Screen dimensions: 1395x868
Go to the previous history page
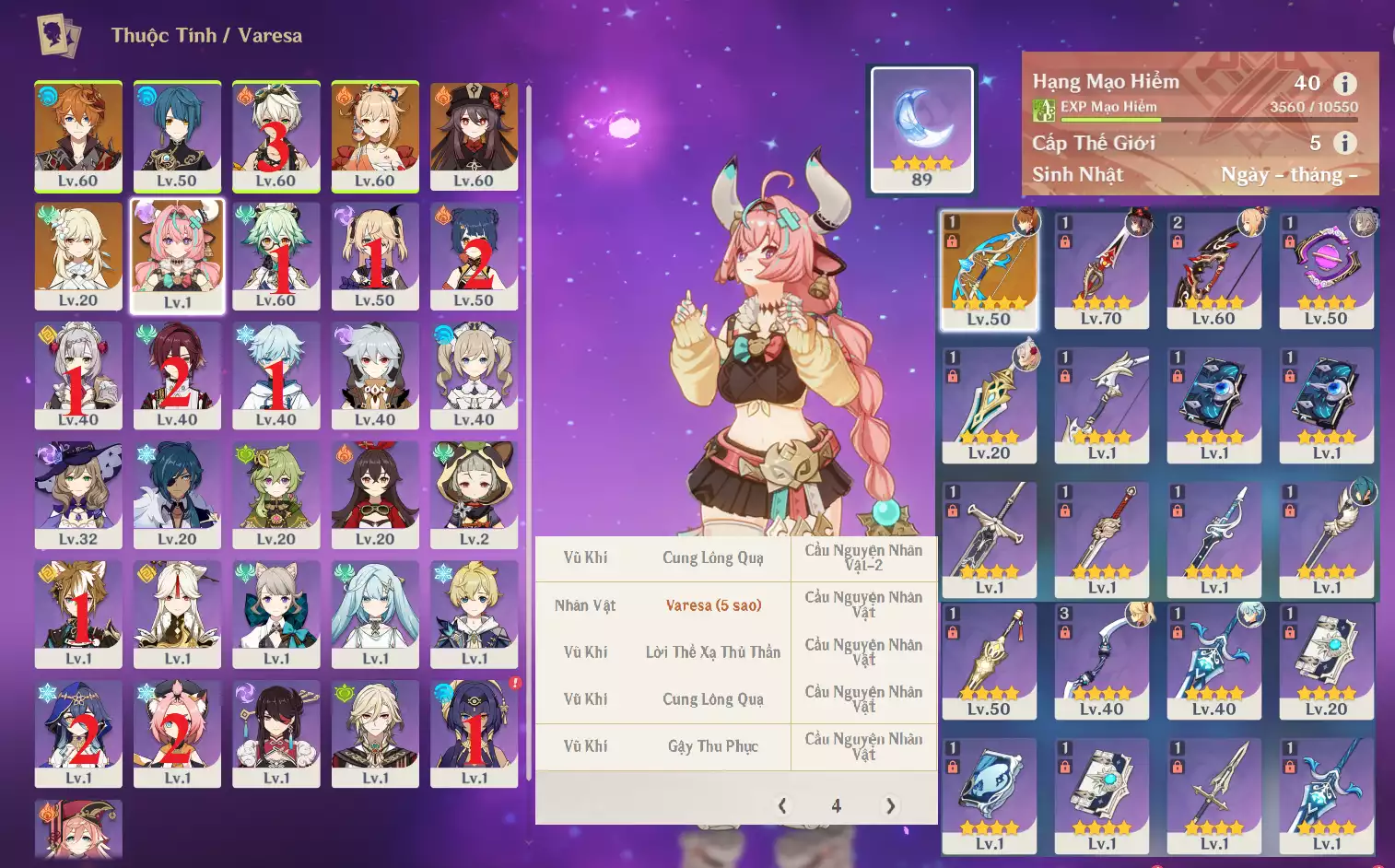tap(782, 806)
